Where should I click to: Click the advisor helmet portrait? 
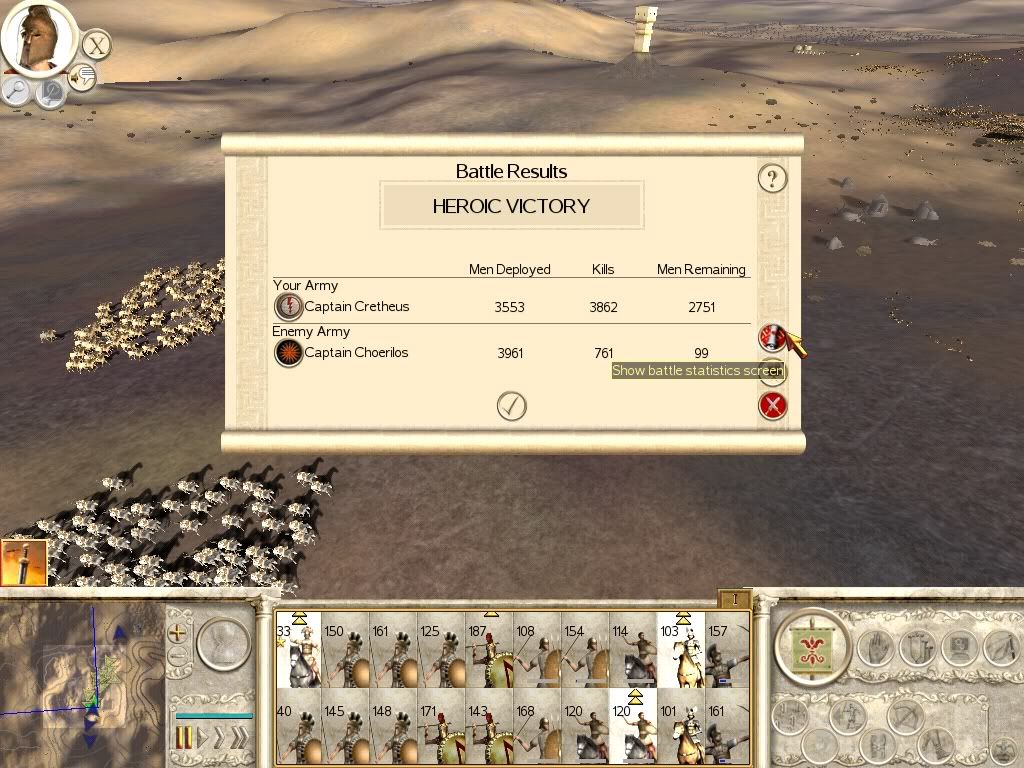pos(38,38)
